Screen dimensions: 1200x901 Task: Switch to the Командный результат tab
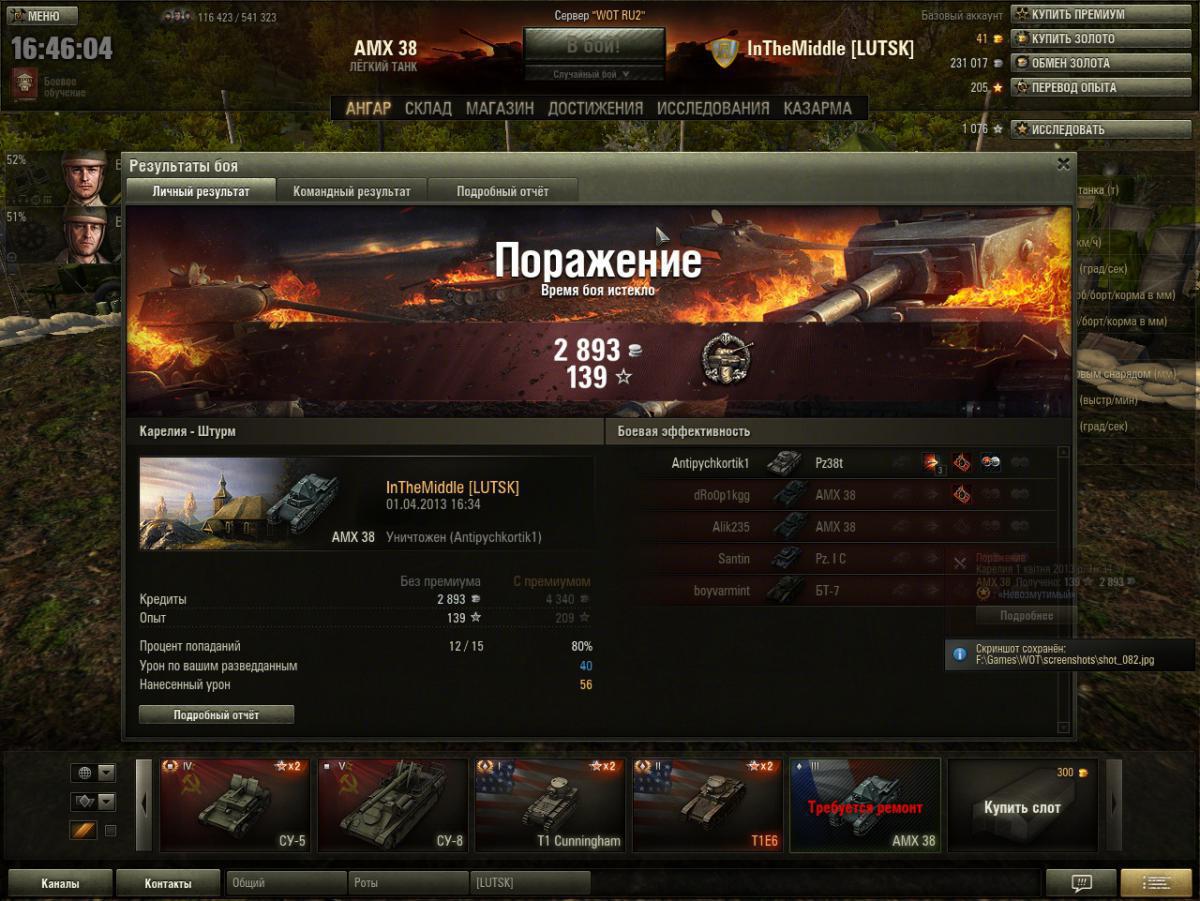coord(352,191)
